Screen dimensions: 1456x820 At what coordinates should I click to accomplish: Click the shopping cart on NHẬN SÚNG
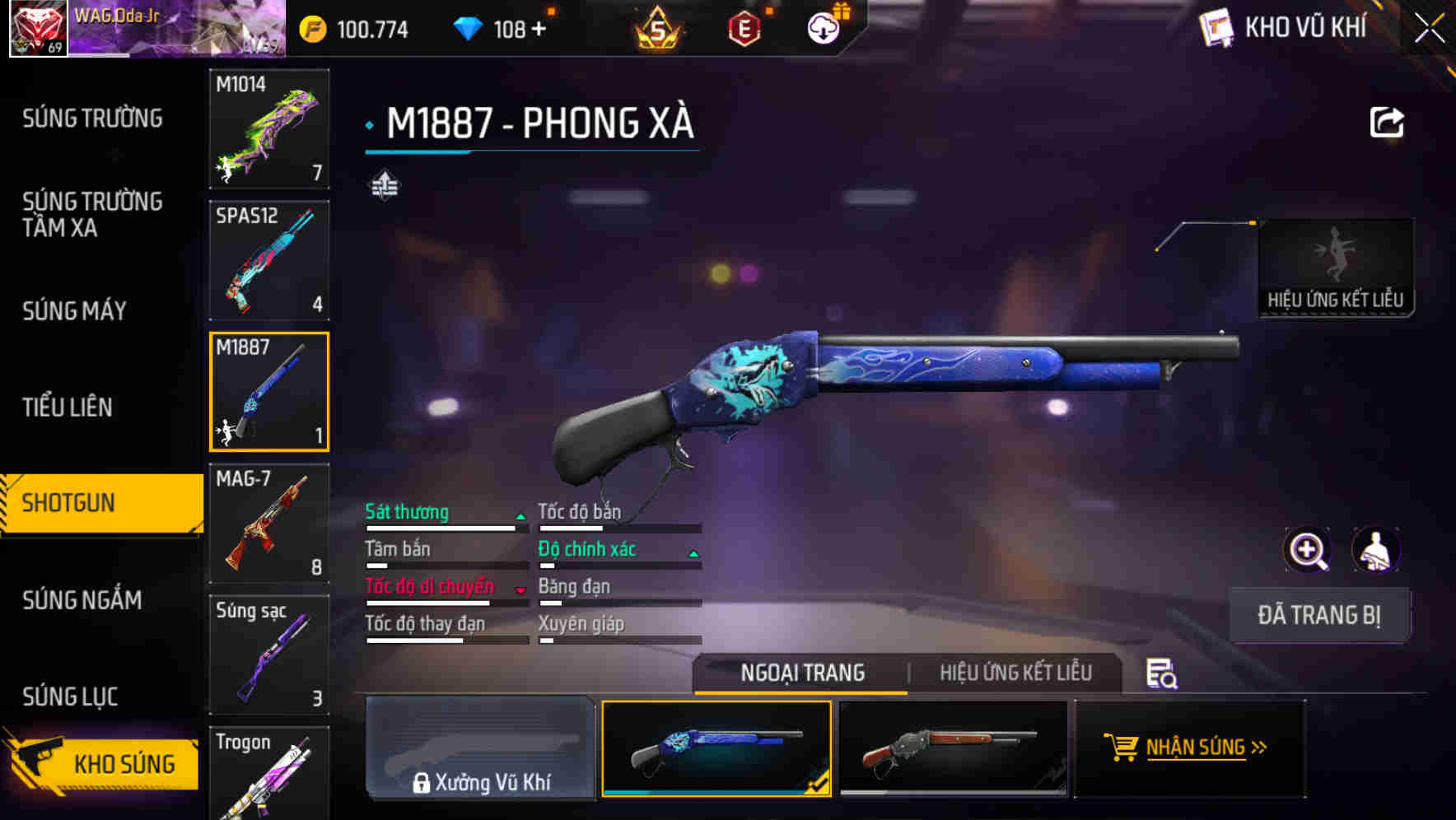[x=1122, y=748]
